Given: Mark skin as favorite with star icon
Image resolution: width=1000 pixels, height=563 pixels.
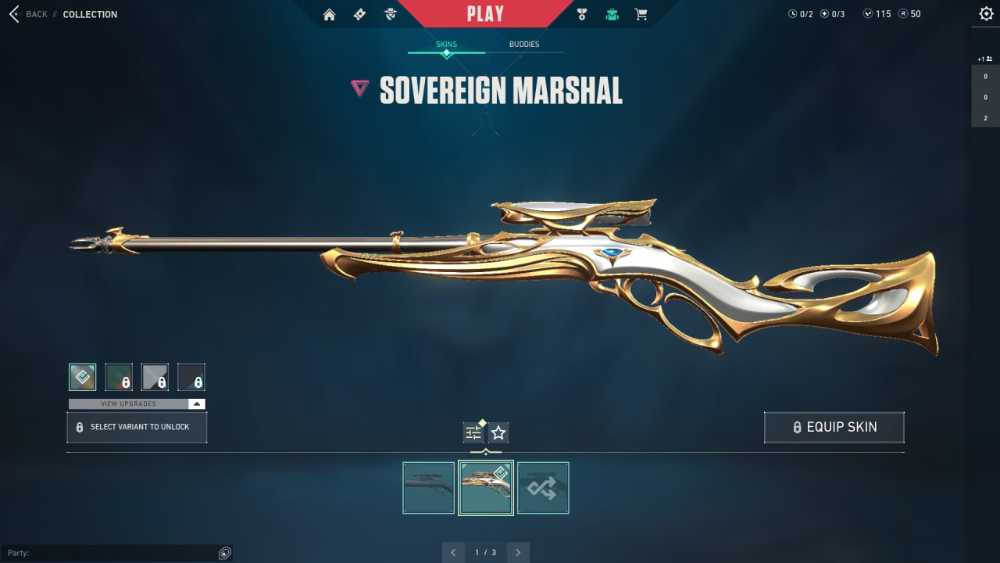Looking at the screenshot, I should (499, 433).
